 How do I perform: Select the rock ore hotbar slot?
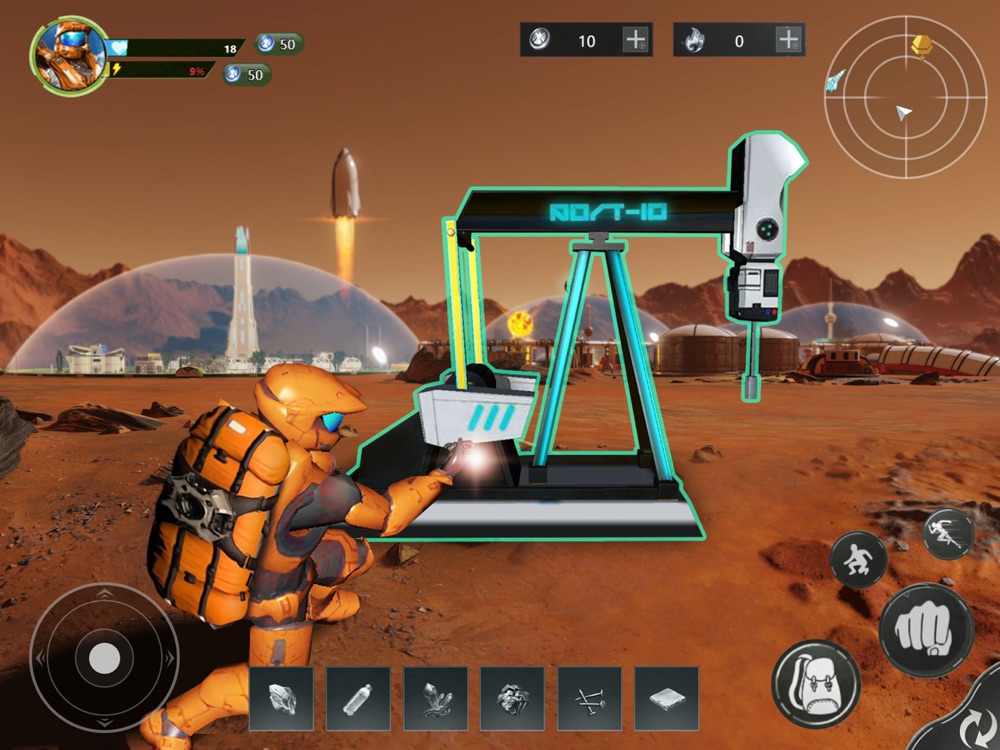[281, 698]
